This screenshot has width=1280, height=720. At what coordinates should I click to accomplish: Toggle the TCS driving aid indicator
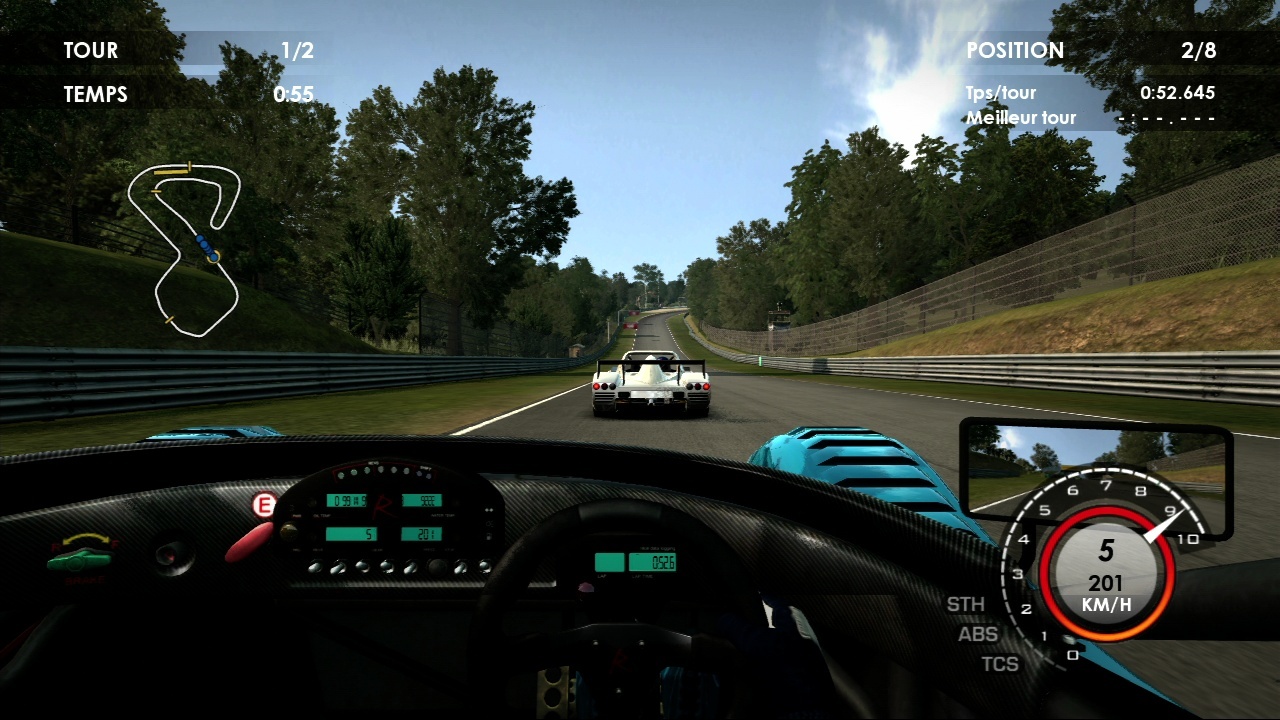[999, 663]
